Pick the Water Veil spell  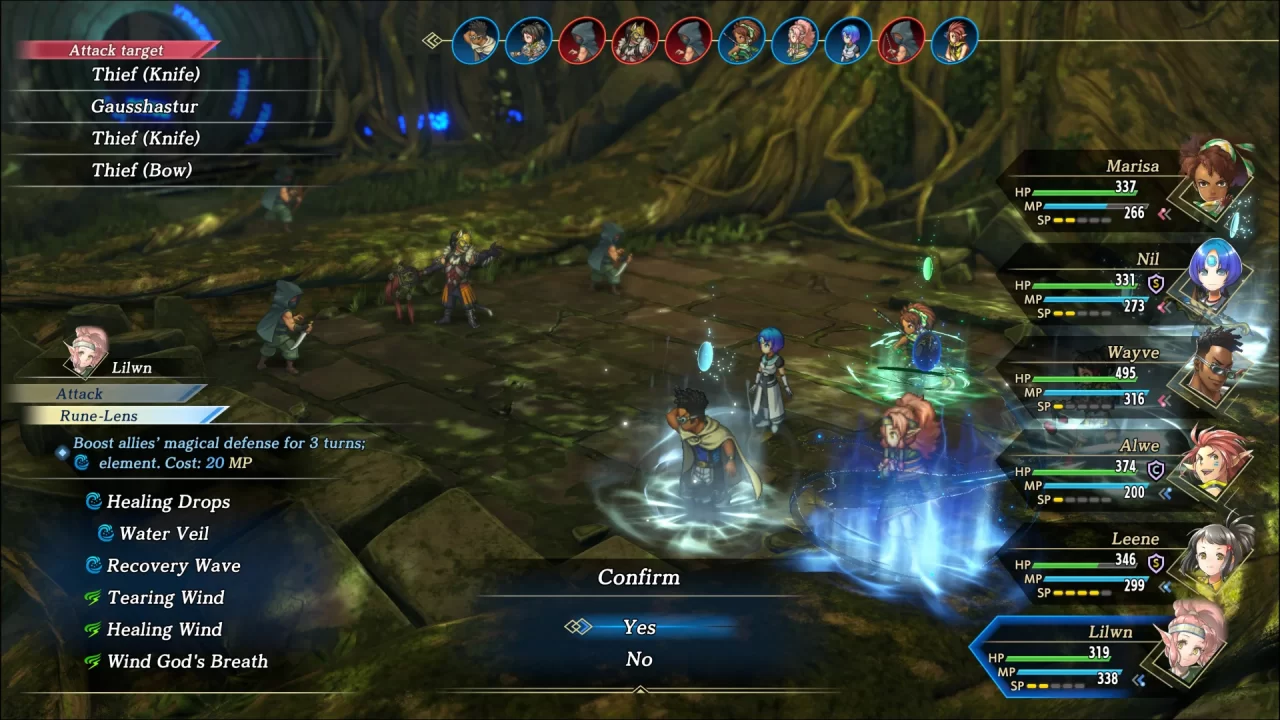164,534
